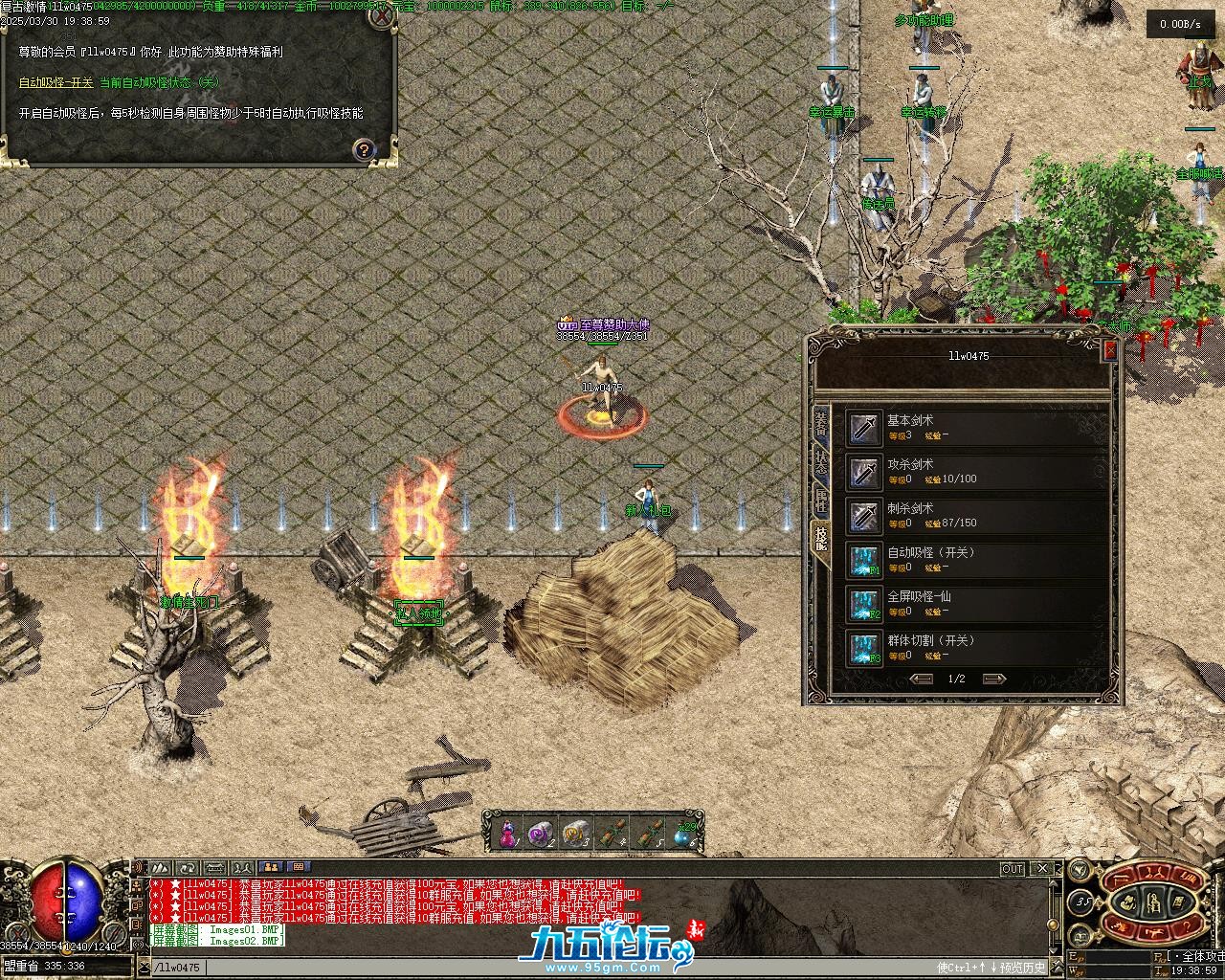Select the 刺杀剑术 skill icon
The width and height of the screenshot is (1225, 980).
coord(864,516)
